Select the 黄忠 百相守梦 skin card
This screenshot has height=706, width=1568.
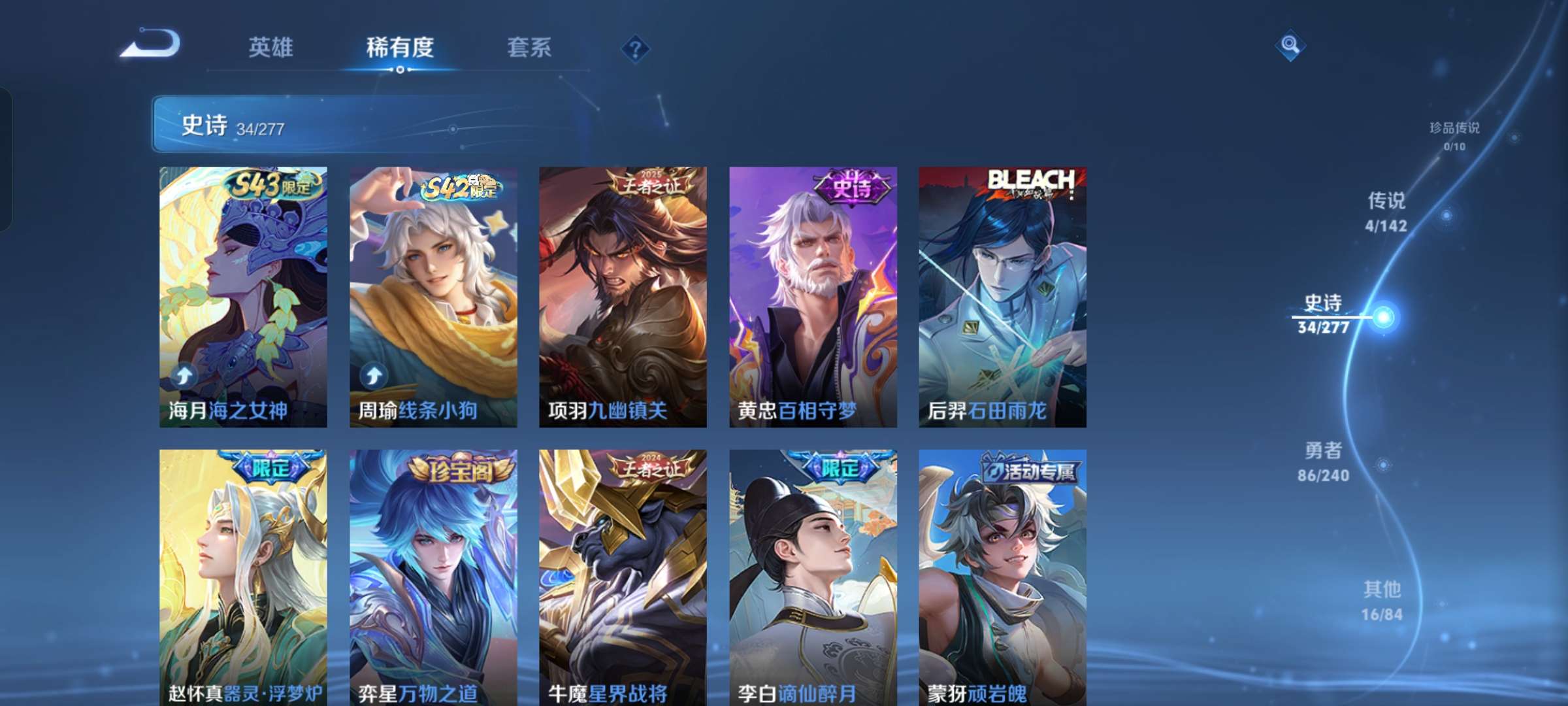tap(813, 297)
